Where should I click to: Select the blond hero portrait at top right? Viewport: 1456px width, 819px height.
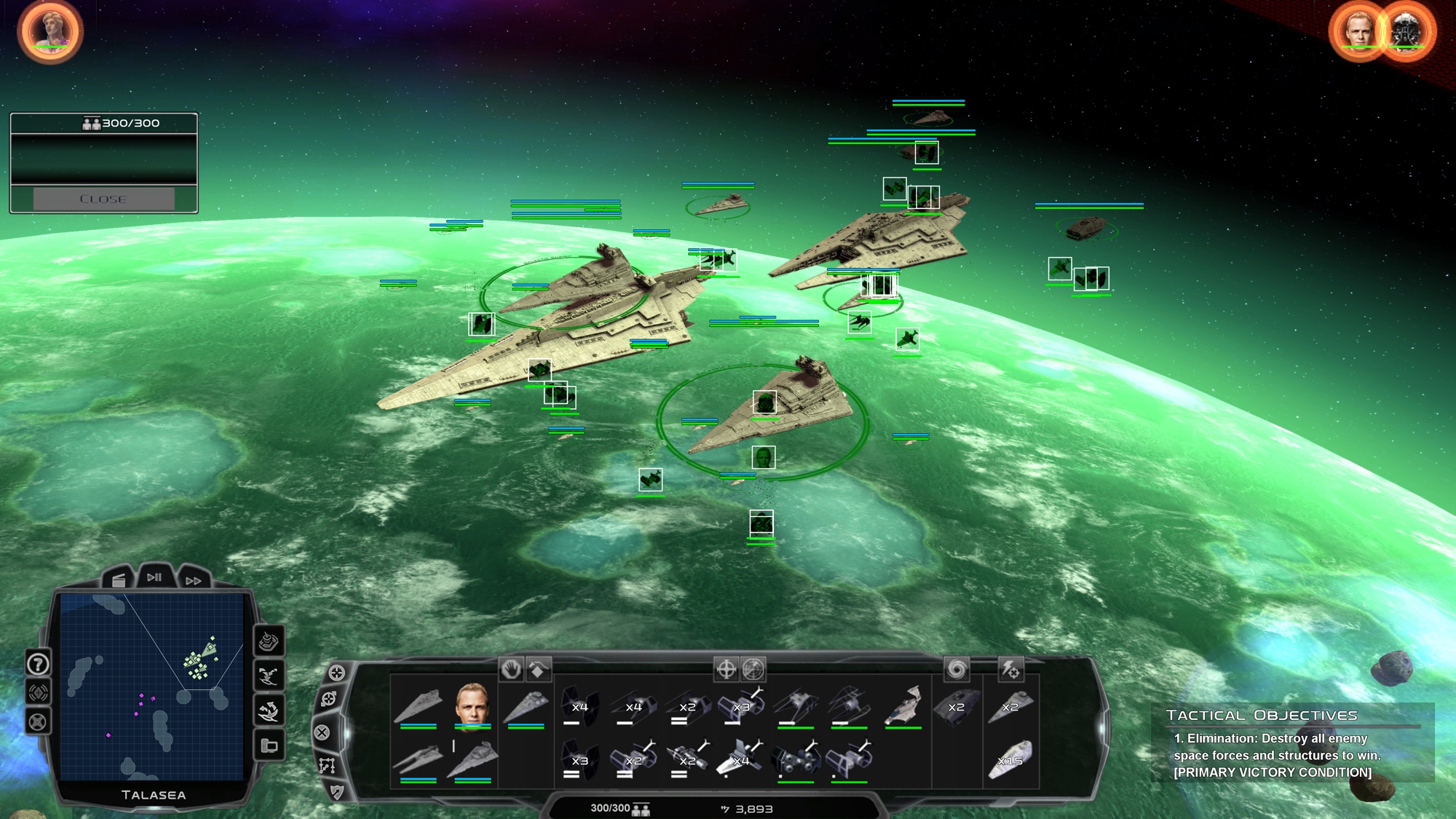tap(1358, 31)
